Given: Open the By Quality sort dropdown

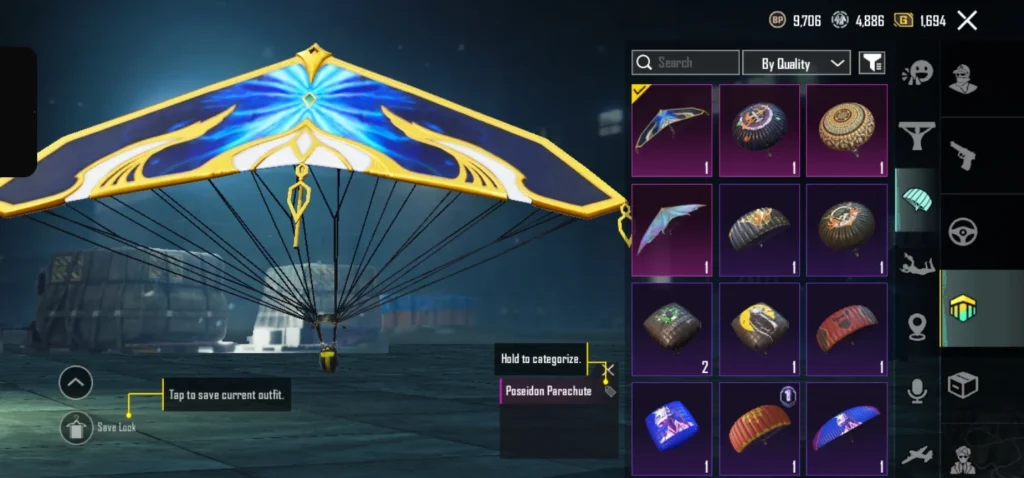Looking at the screenshot, I should click(x=796, y=63).
